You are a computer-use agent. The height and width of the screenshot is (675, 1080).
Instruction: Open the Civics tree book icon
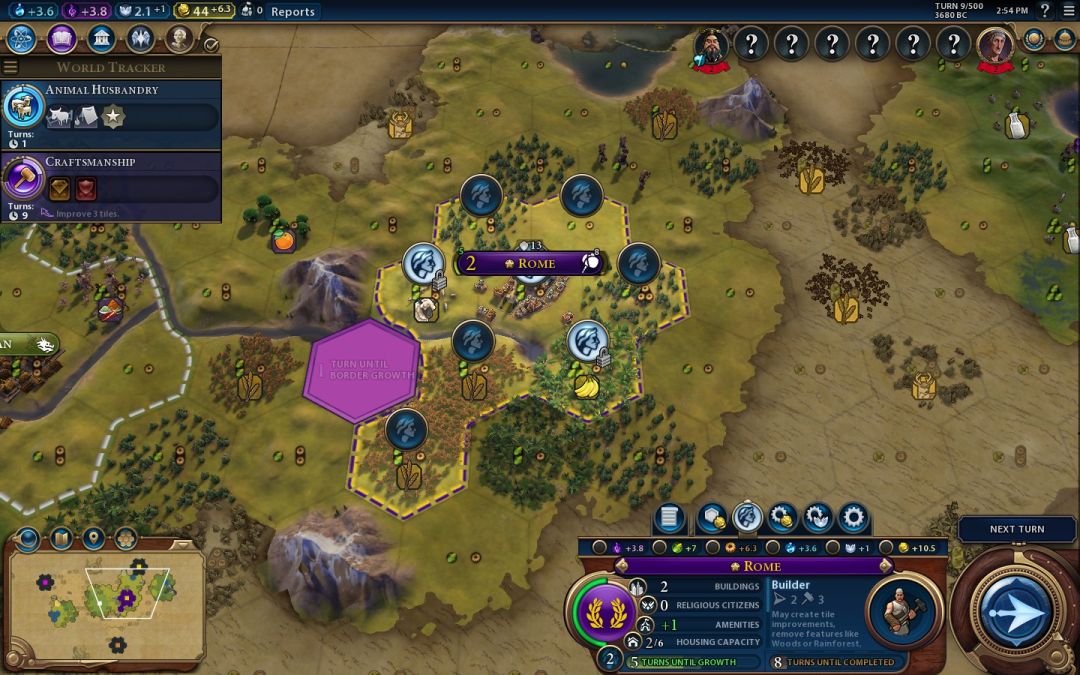pyautogui.click(x=62, y=39)
